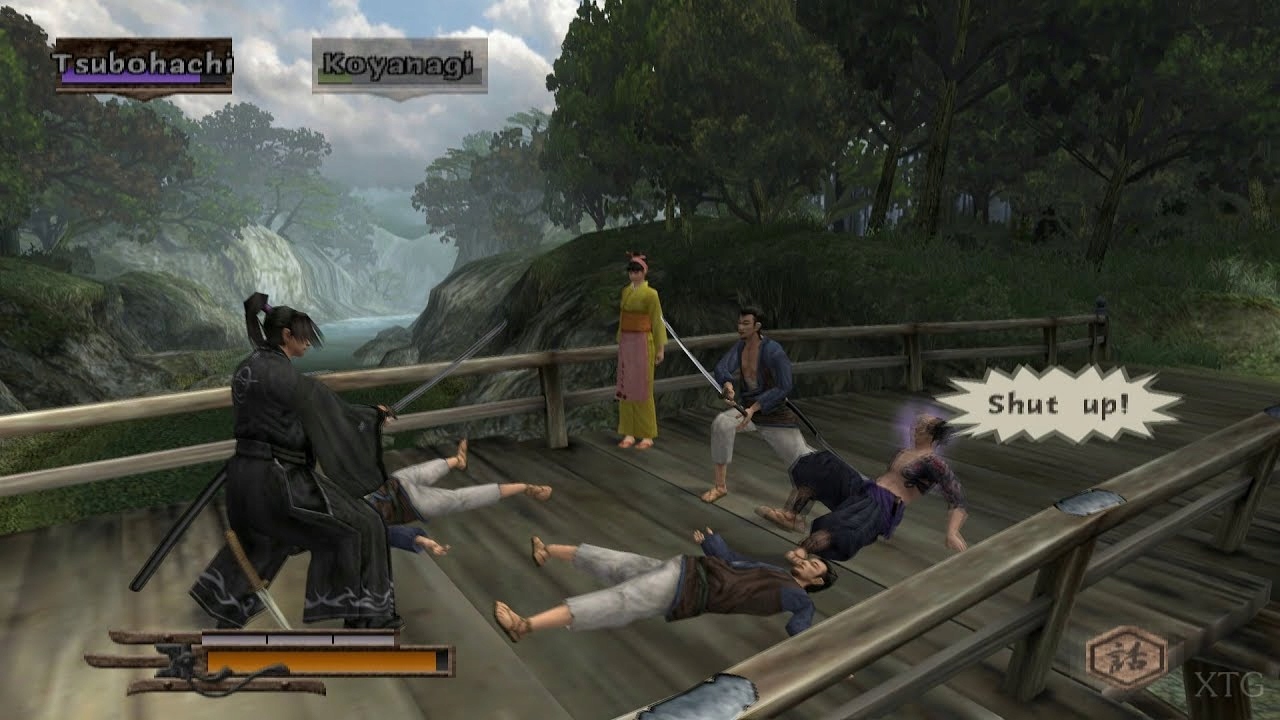Viewport: 1280px width, 720px height.
Task: Select the Koyanagi name tag
Action: [399, 67]
